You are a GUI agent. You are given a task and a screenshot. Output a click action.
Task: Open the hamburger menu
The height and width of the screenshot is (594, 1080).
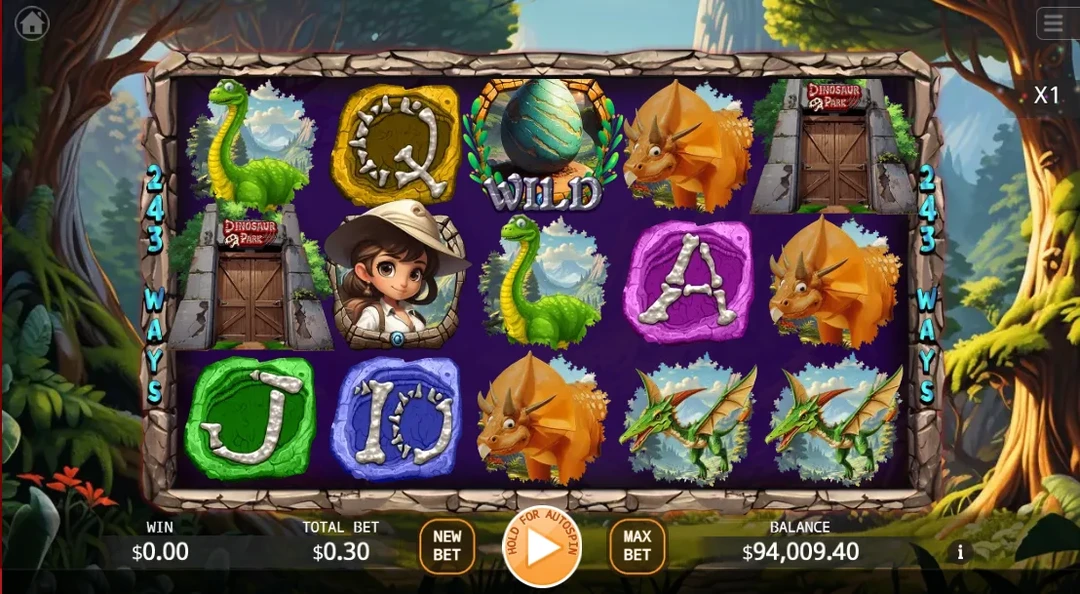(x=1055, y=23)
